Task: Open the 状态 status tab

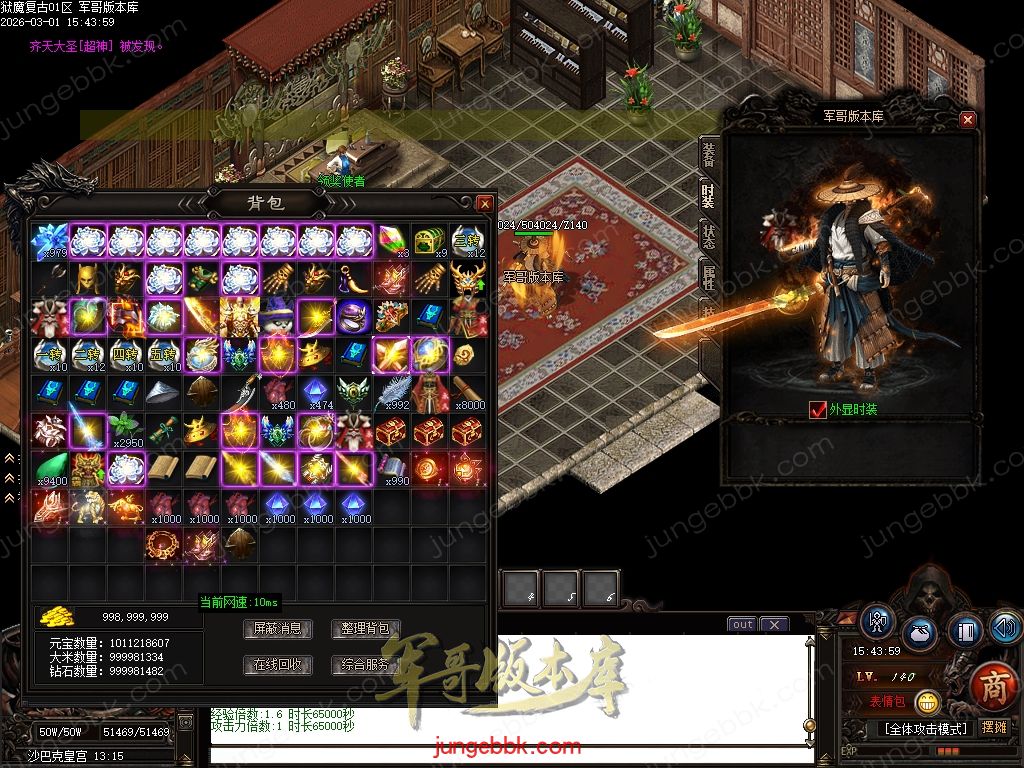Action: (709, 236)
